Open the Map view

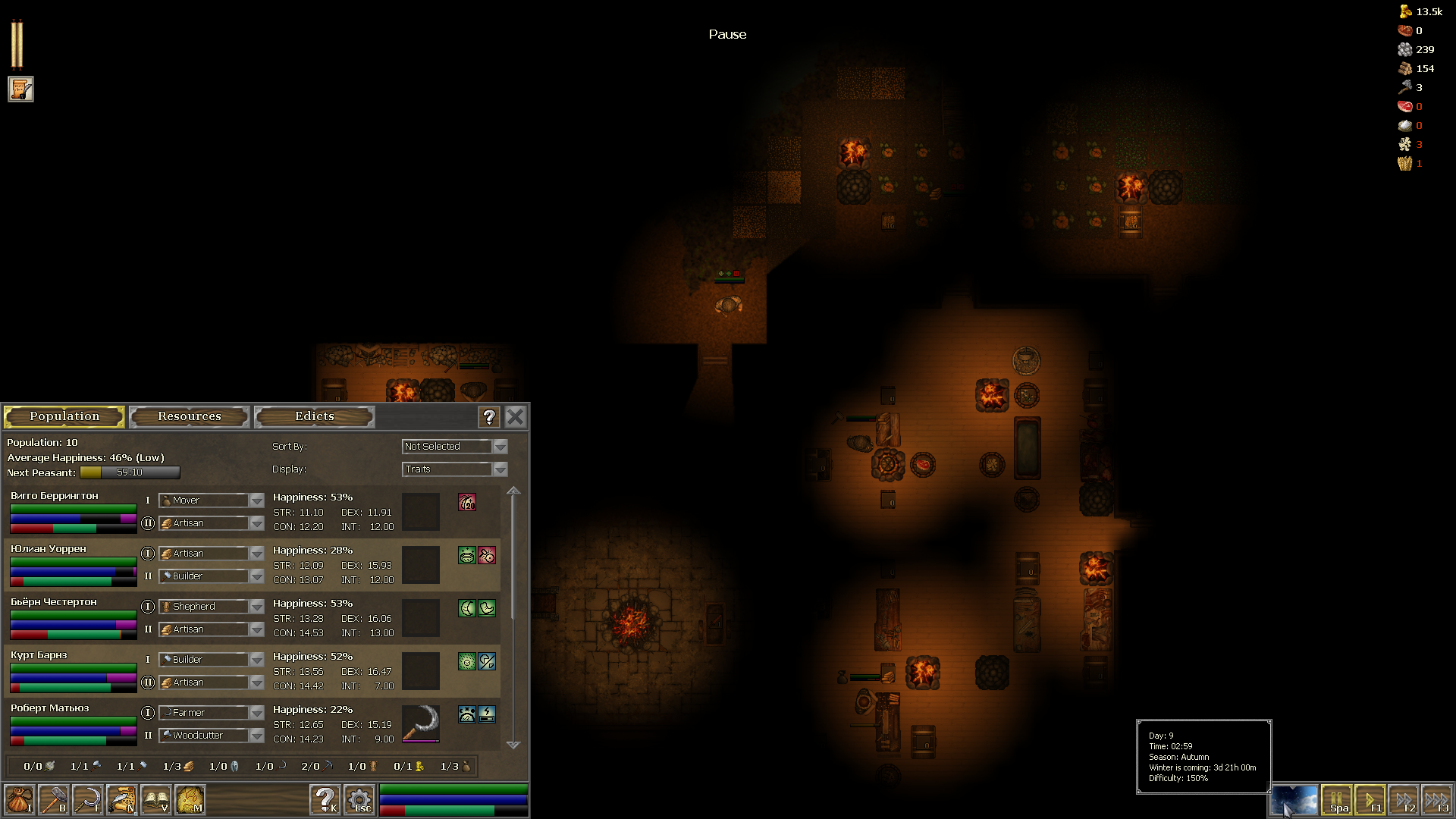pos(191,800)
